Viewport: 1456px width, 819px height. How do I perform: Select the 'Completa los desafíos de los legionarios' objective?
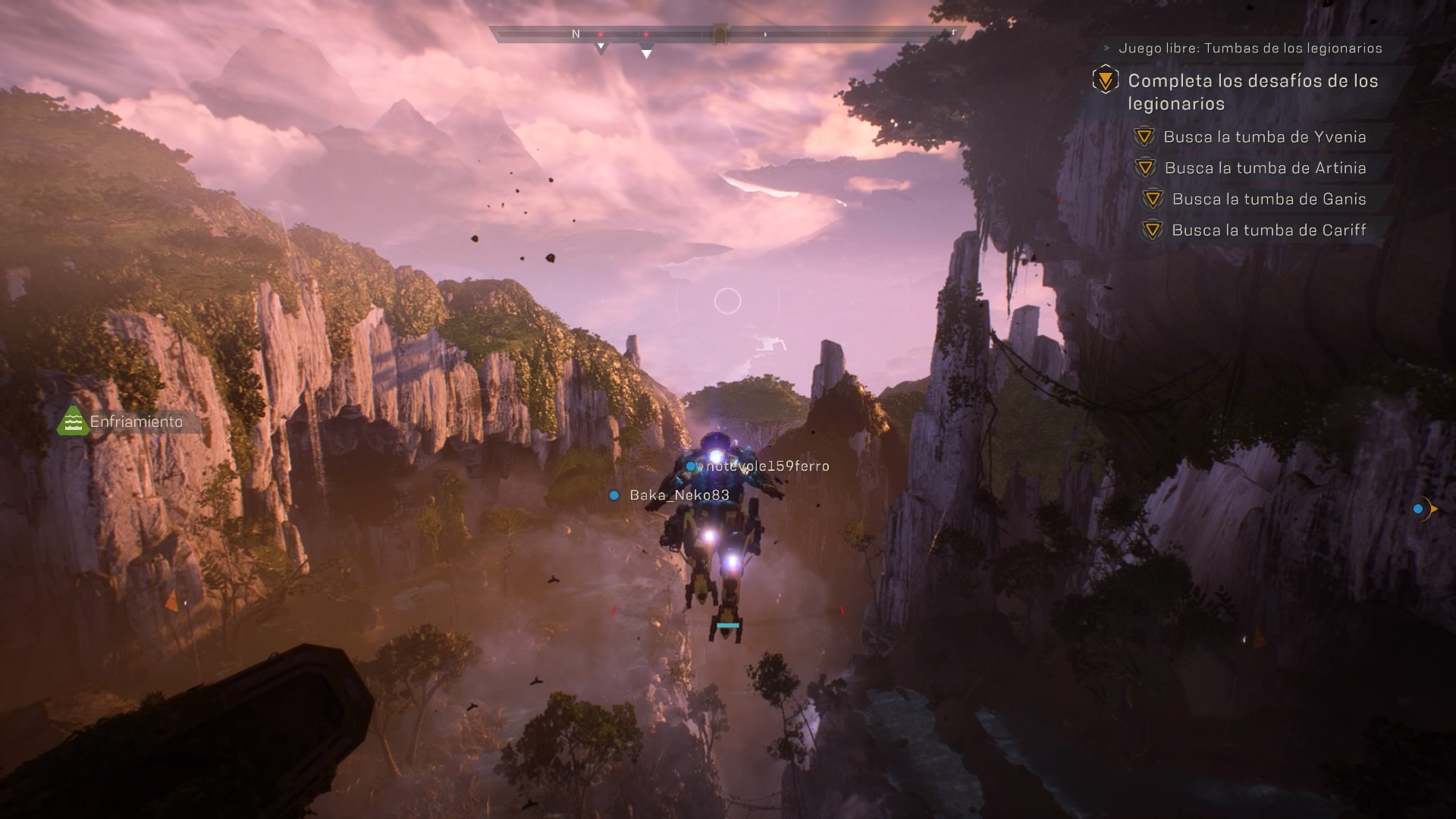pos(1252,92)
